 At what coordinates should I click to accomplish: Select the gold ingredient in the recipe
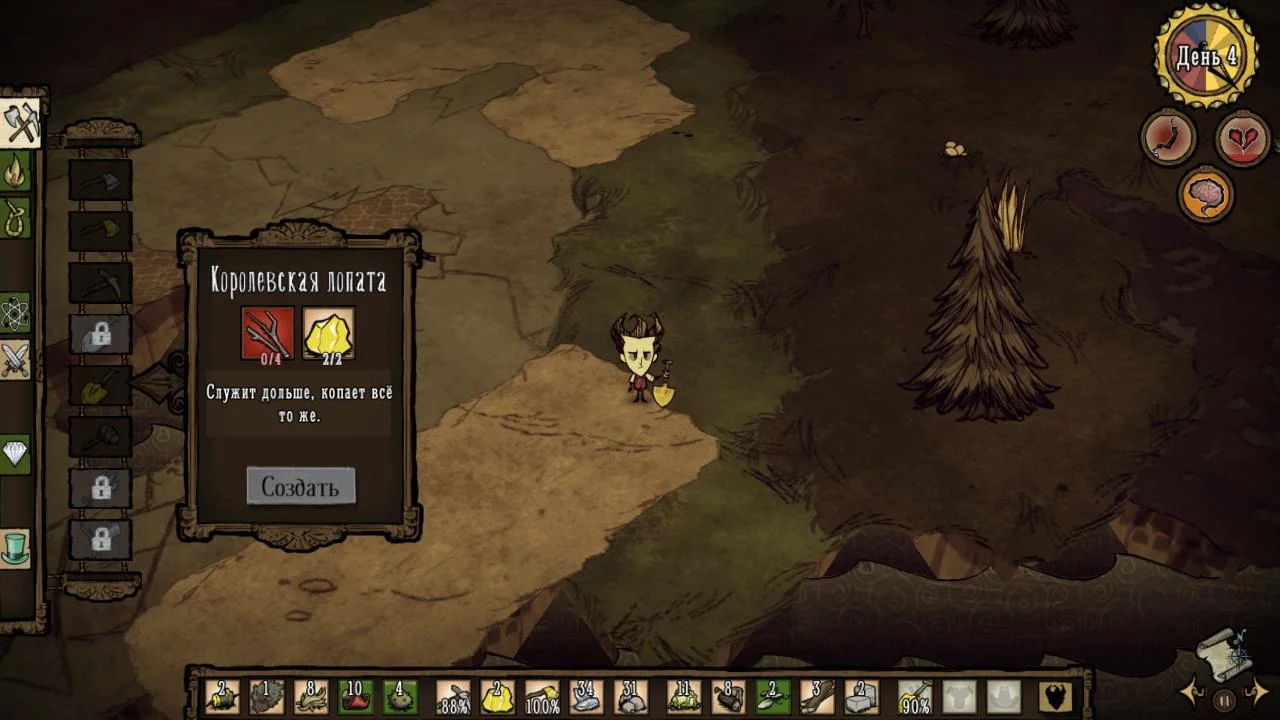329,334
